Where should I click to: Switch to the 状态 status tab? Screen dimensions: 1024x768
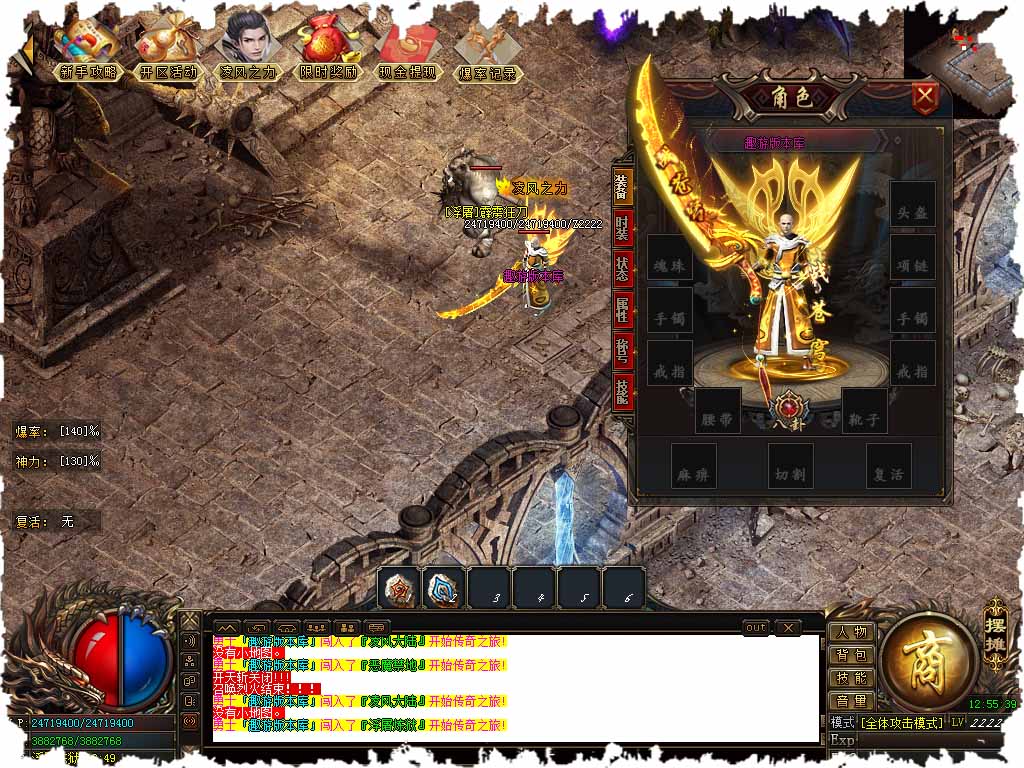(623, 269)
